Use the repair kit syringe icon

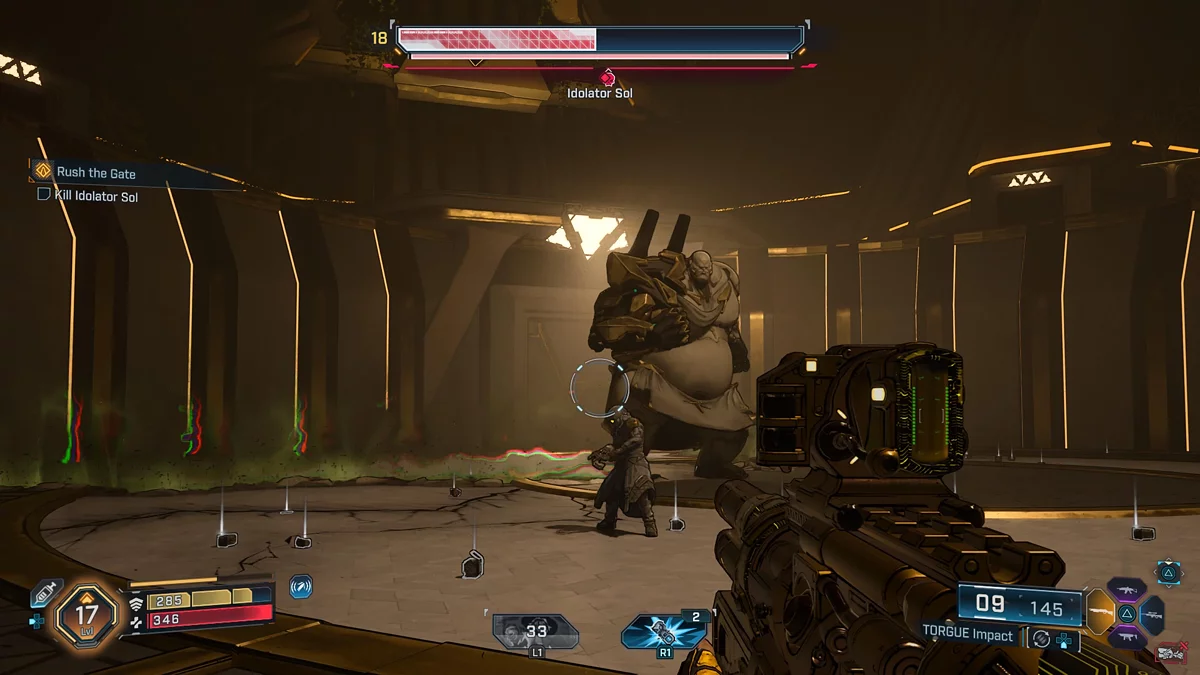pos(46,594)
